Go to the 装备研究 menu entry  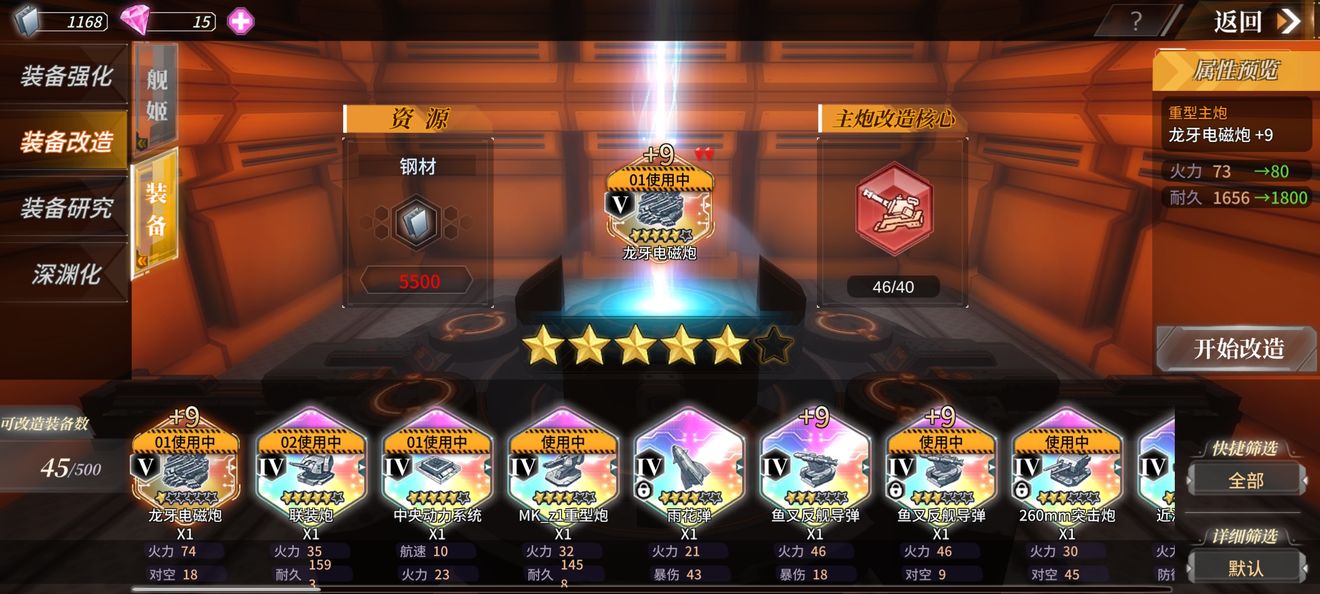(x=65, y=208)
